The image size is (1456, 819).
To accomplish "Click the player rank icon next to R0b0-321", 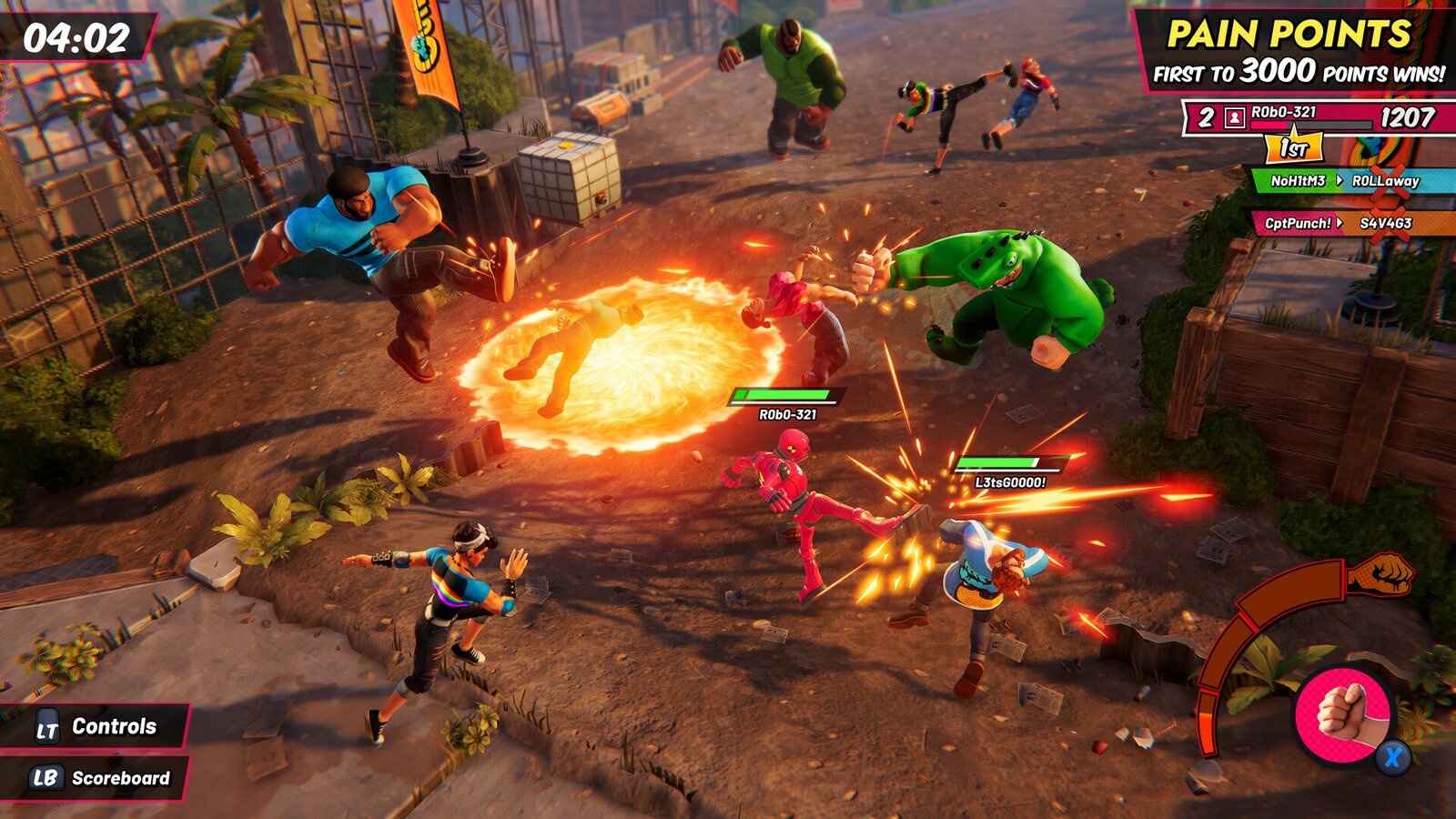I will tap(1233, 116).
